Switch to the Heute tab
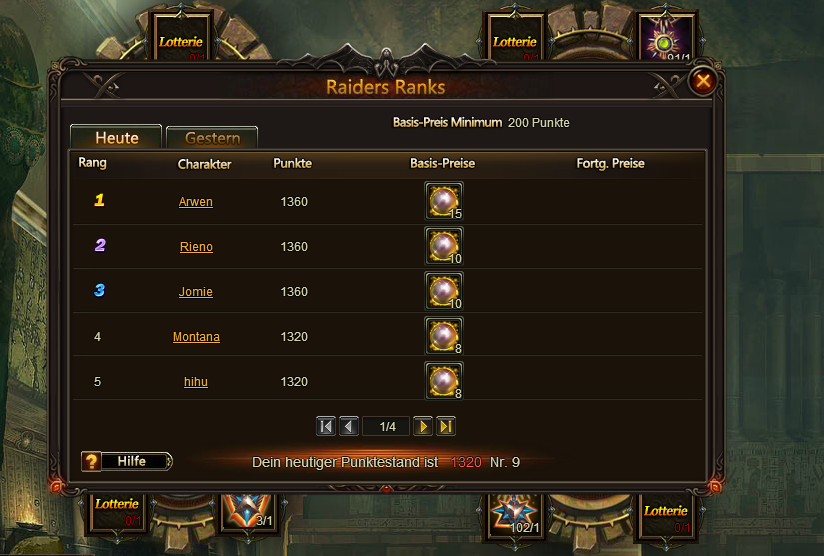Screen dimensions: 824x556 [116, 138]
